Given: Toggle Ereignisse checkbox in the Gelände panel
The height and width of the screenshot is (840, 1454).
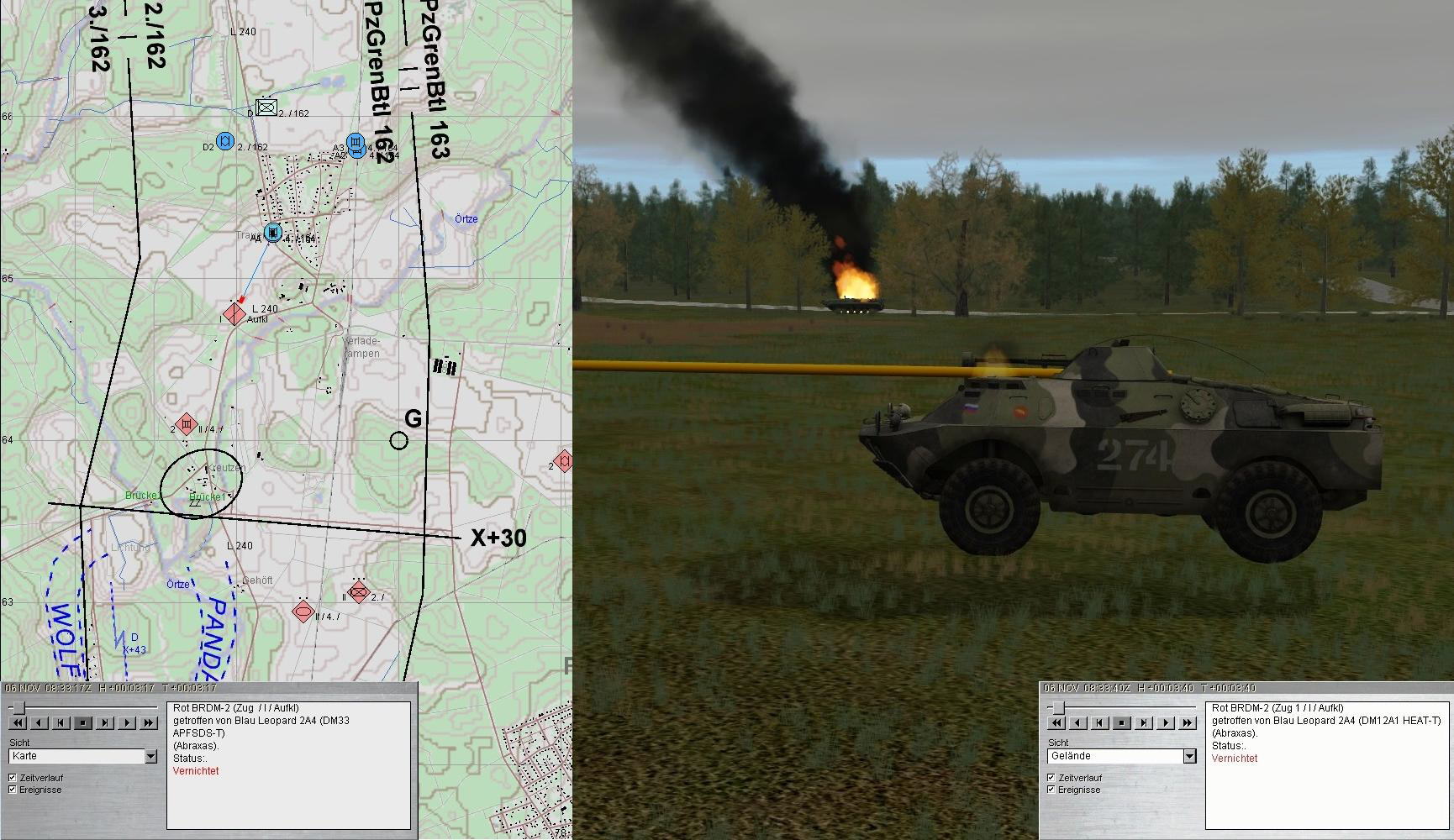Looking at the screenshot, I should pyautogui.click(x=1051, y=790).
